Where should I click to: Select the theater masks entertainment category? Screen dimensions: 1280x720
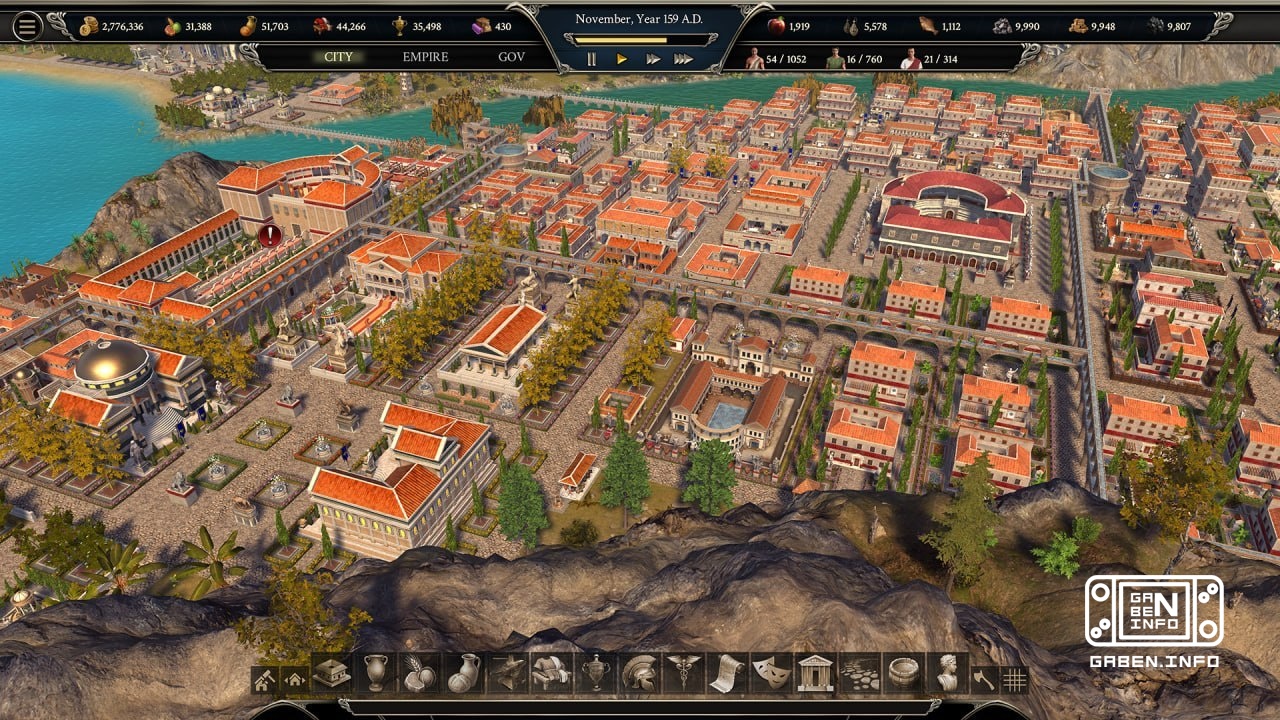click(768, 677)
